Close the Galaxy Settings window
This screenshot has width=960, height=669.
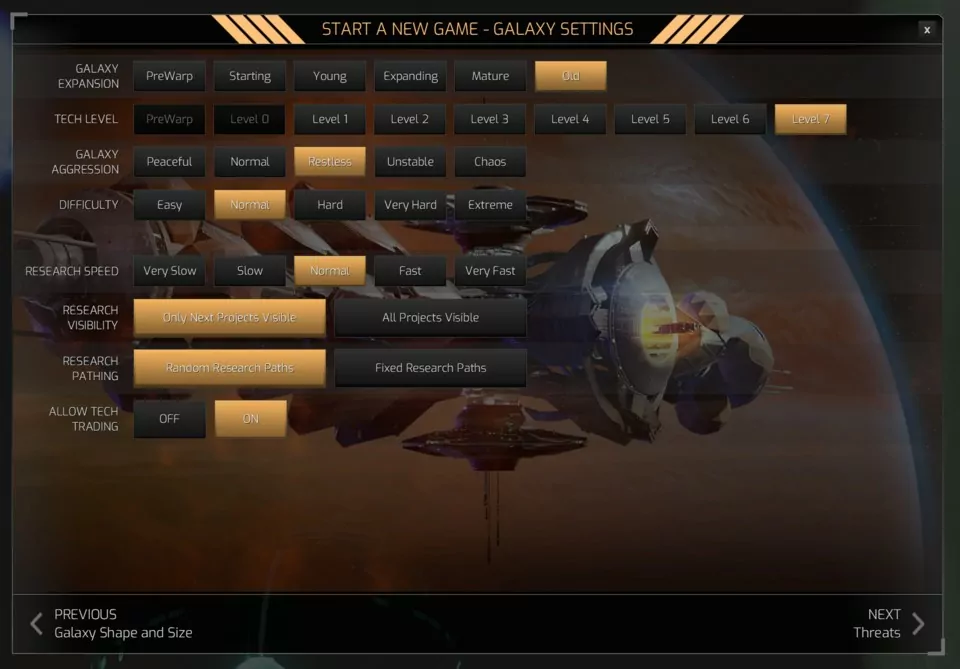927,30
